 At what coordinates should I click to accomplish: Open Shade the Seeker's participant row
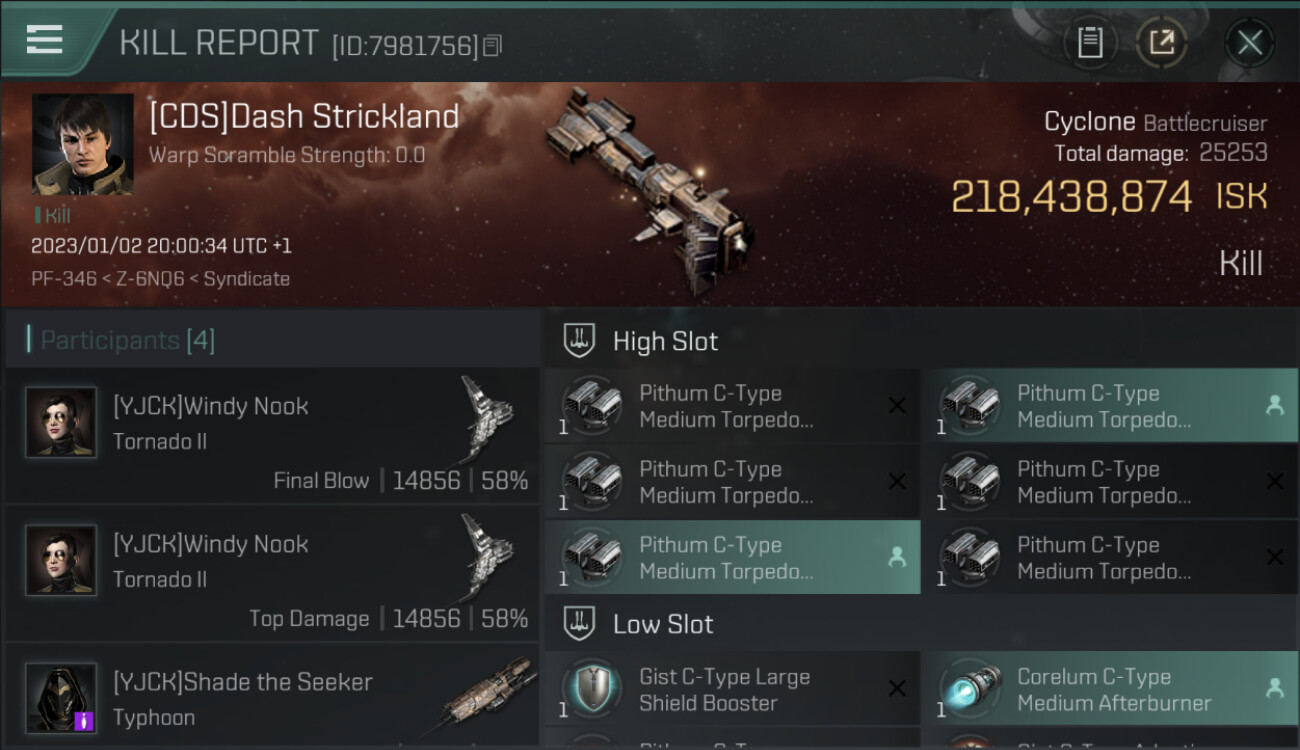pos(272,698)
